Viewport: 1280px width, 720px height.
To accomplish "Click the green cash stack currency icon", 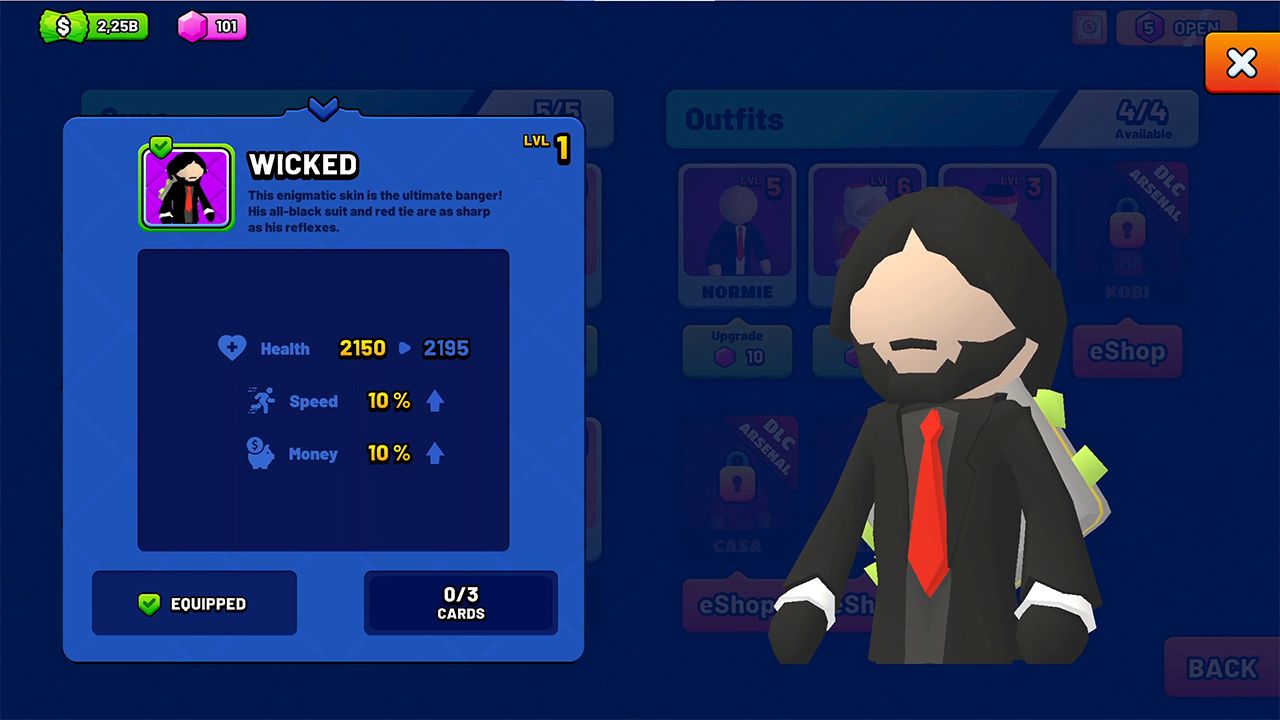I will pos(63,26).
